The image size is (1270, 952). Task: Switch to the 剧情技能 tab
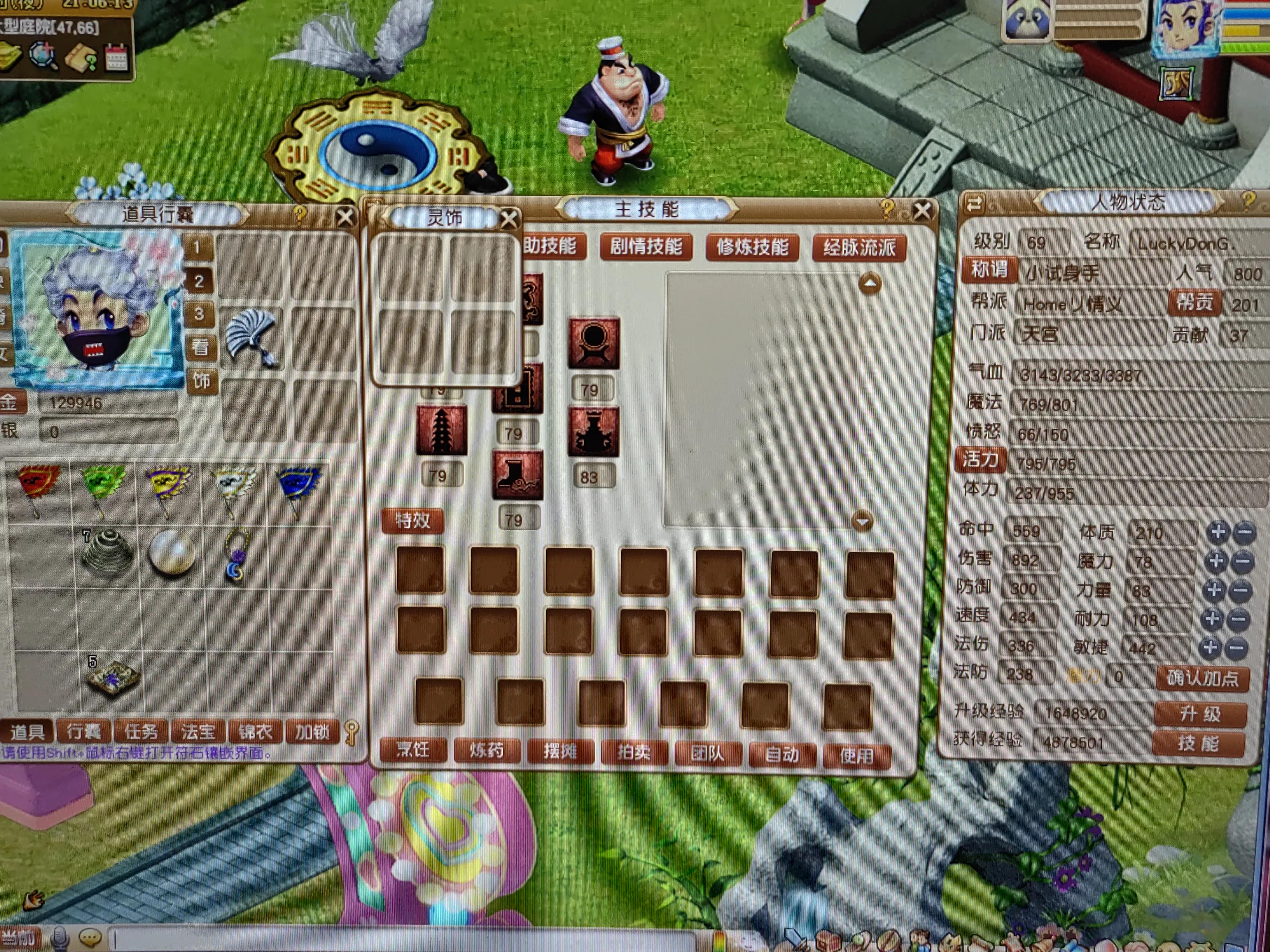[x=646, y=247]
